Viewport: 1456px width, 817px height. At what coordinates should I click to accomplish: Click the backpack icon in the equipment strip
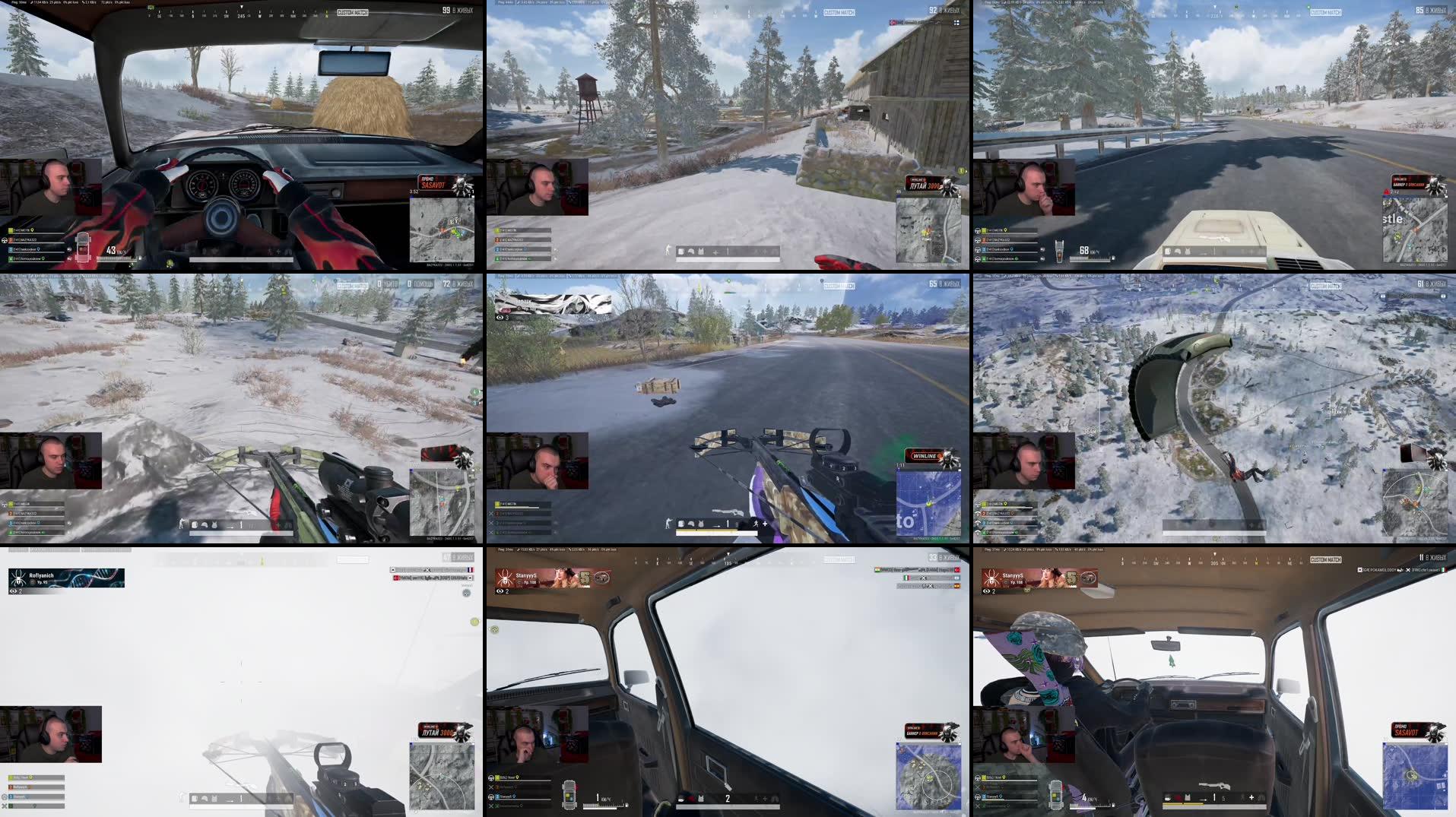(x=680, y=524)
